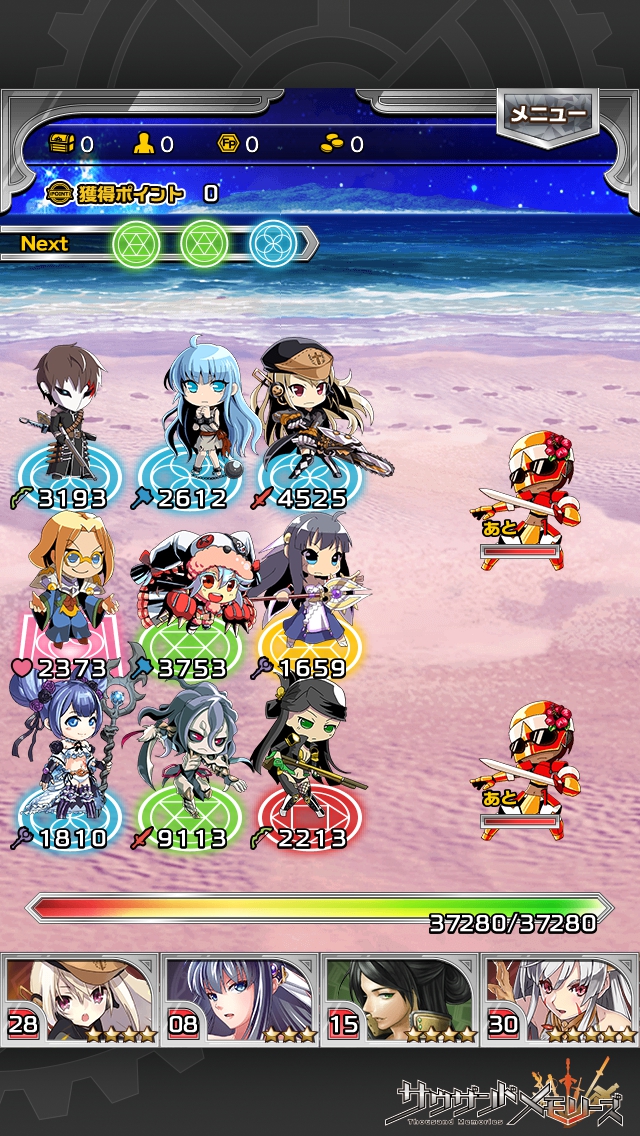Activate the blonde hat girl skill portrait
Viewport: 640px width, 1136px height.
(80, 998)
